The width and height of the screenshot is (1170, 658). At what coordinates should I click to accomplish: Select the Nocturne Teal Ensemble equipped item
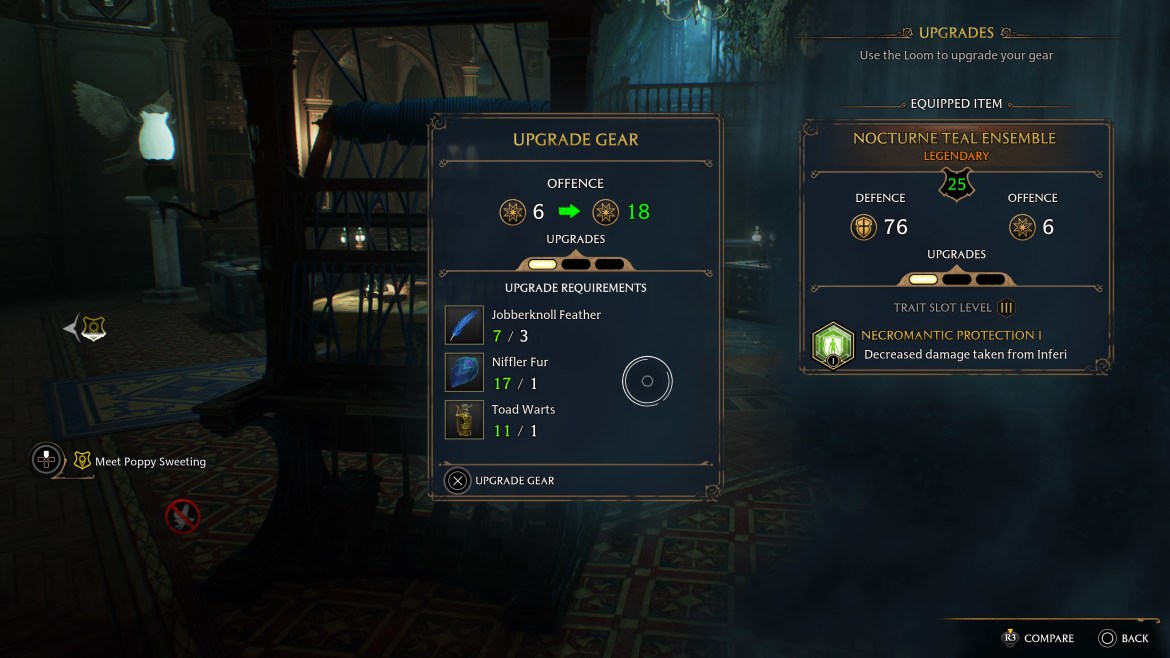(x=955, y=139)
